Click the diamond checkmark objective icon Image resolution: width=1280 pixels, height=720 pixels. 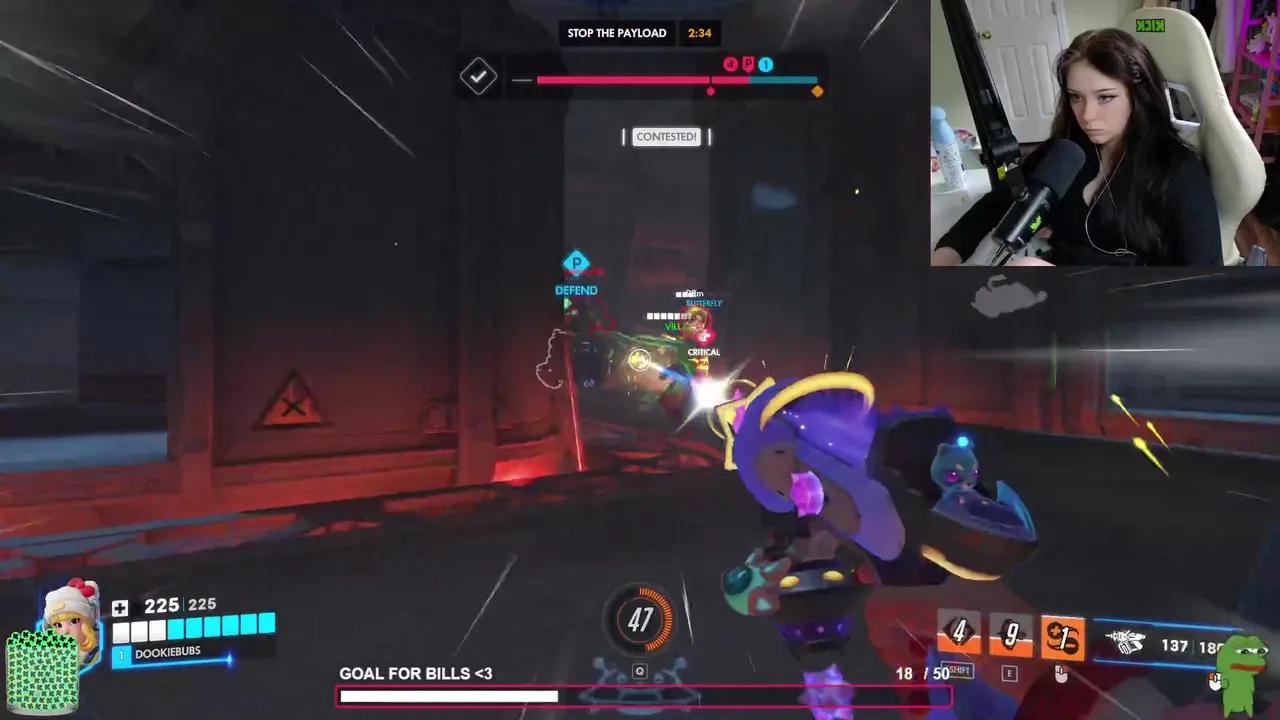pyautogui.click(x=478, y=76)
